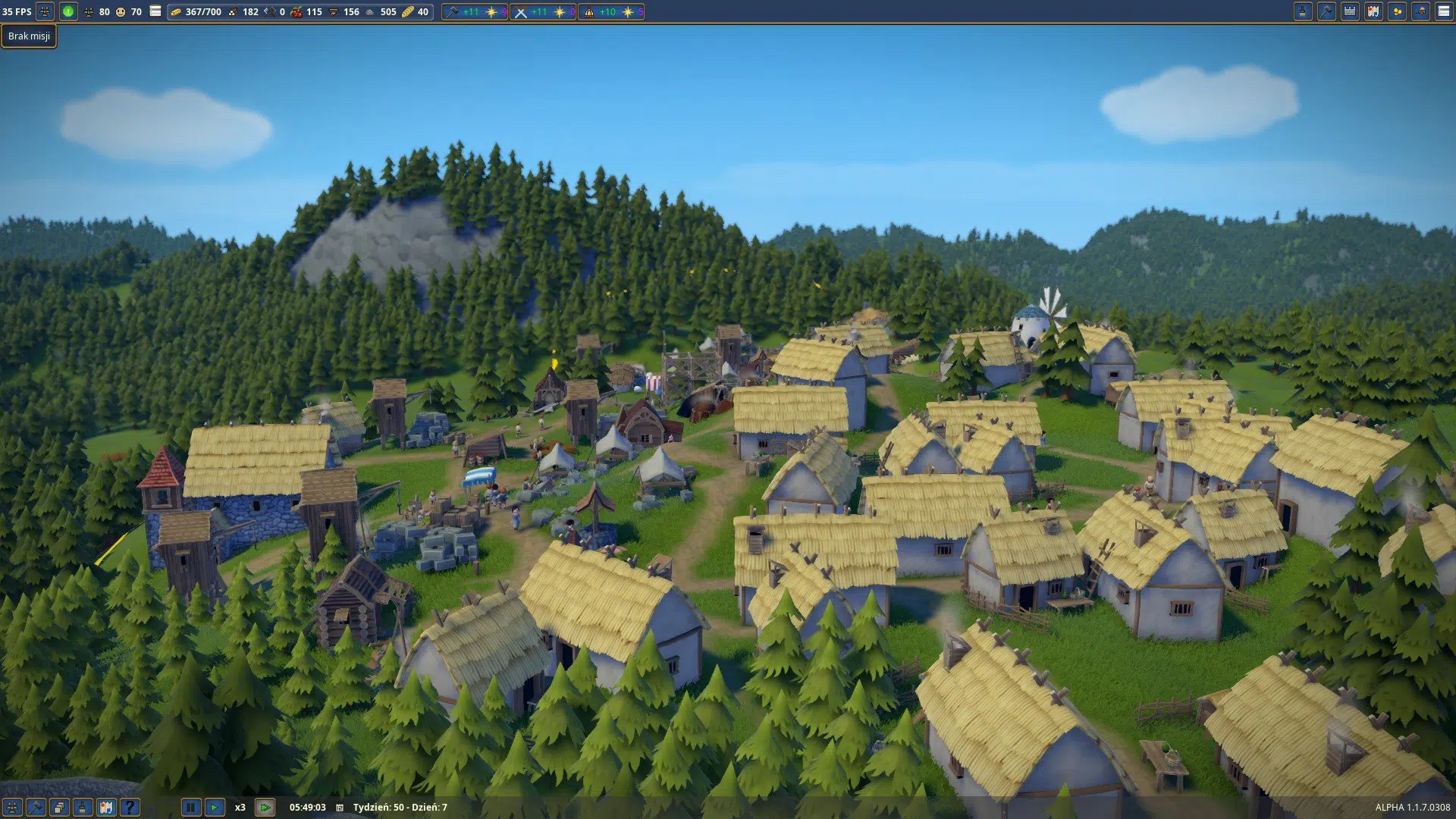Open the question mark help button
Screen dimensions: 1456x819
pos(130,808)
